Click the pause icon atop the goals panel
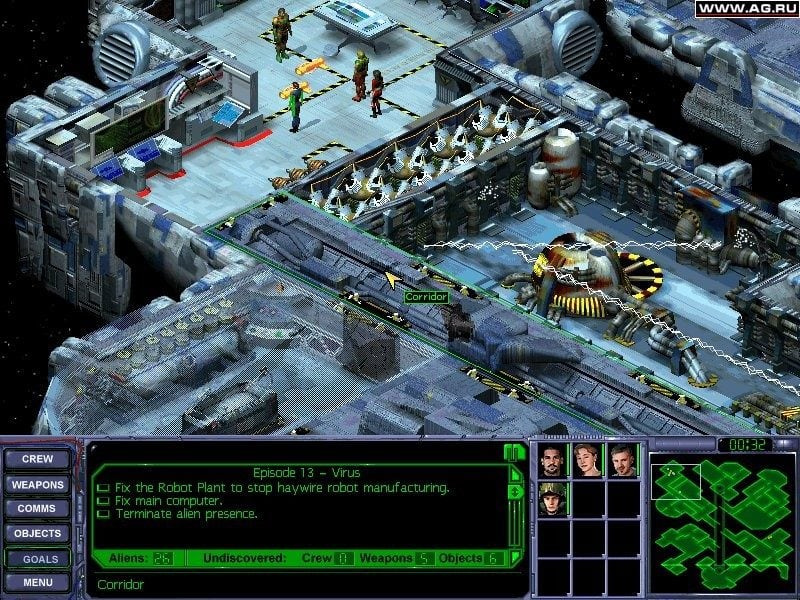Image resolution: width=800 pixels, height=600 pixels. pos(513,452)
